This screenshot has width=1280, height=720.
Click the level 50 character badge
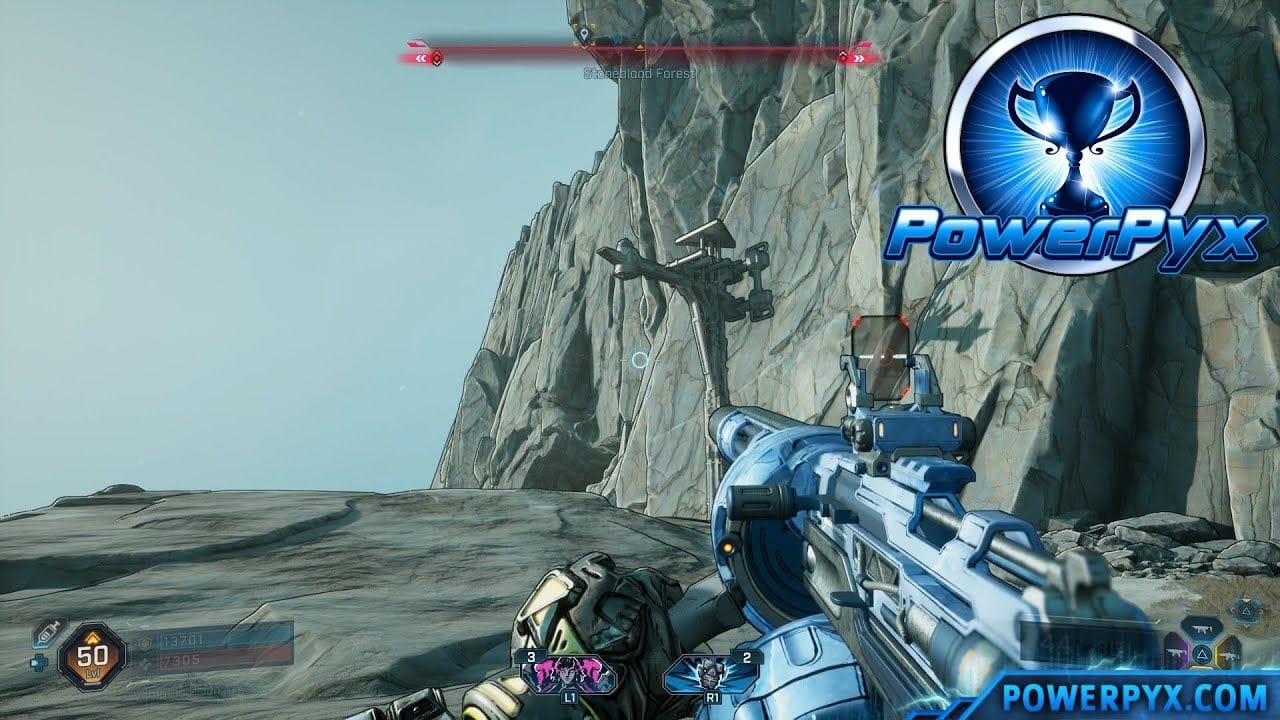[92, 658]
